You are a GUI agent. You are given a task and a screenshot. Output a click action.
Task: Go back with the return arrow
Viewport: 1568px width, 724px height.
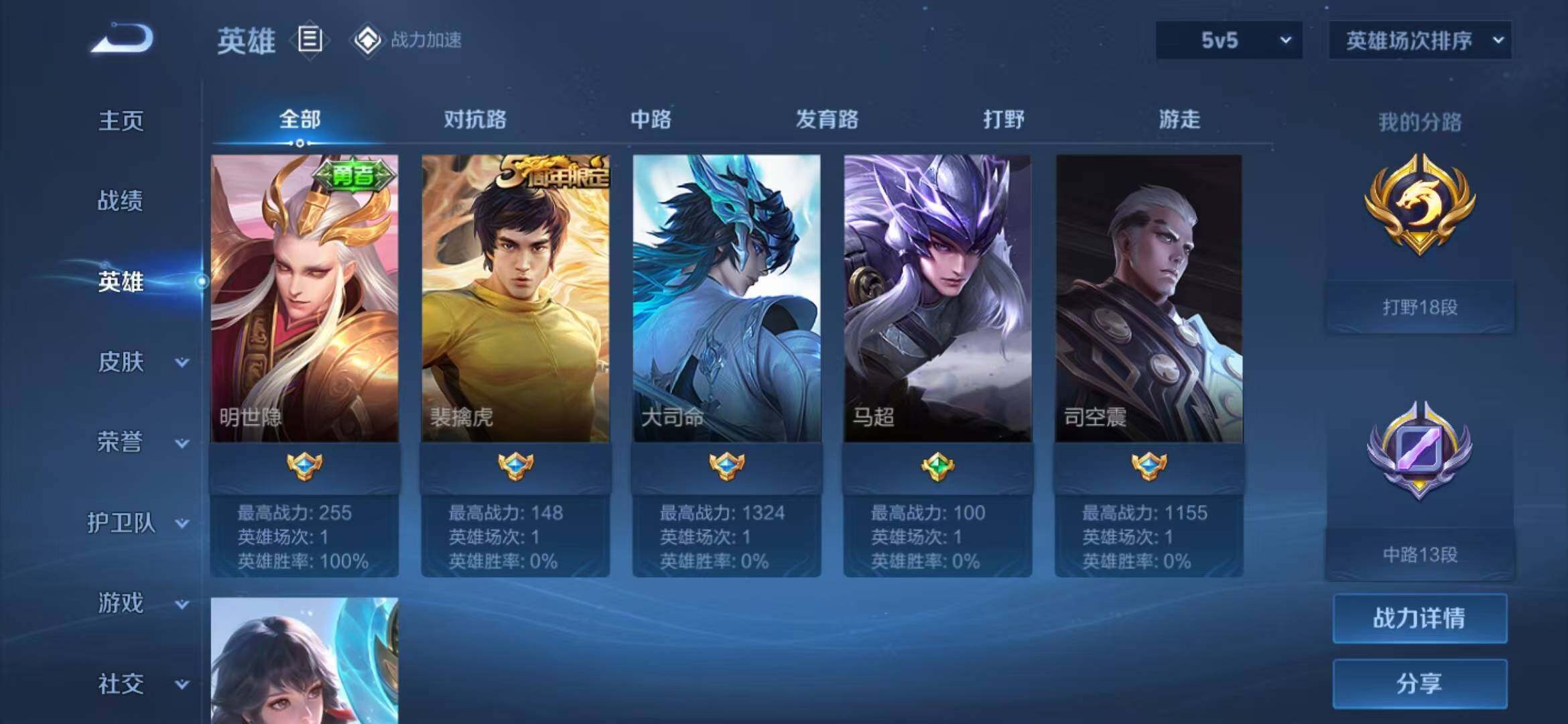pyautogui.click(x=123, y=38)
